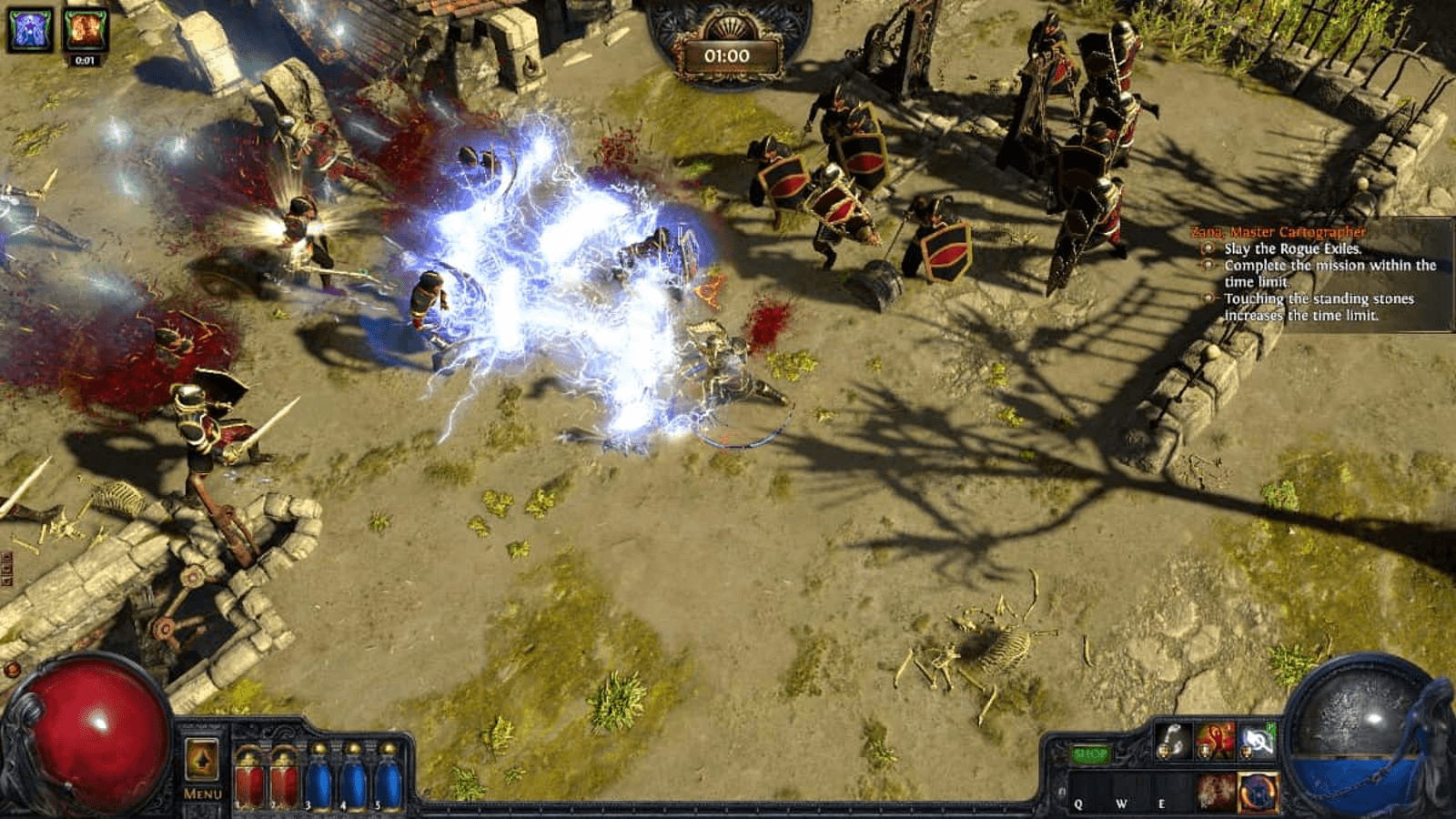Click the purple aura buff icon

coord(29,29)
